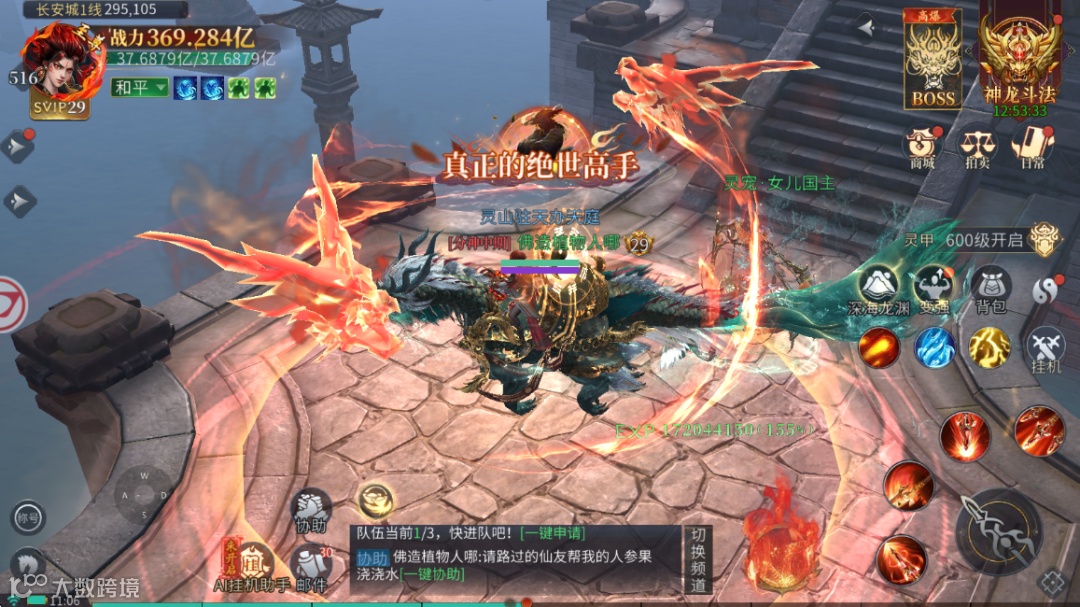Enter the 深海龙渊 dungeon
Image resolution: width=1080 pixels, height=607 pixels.
(x=877, y=290)
